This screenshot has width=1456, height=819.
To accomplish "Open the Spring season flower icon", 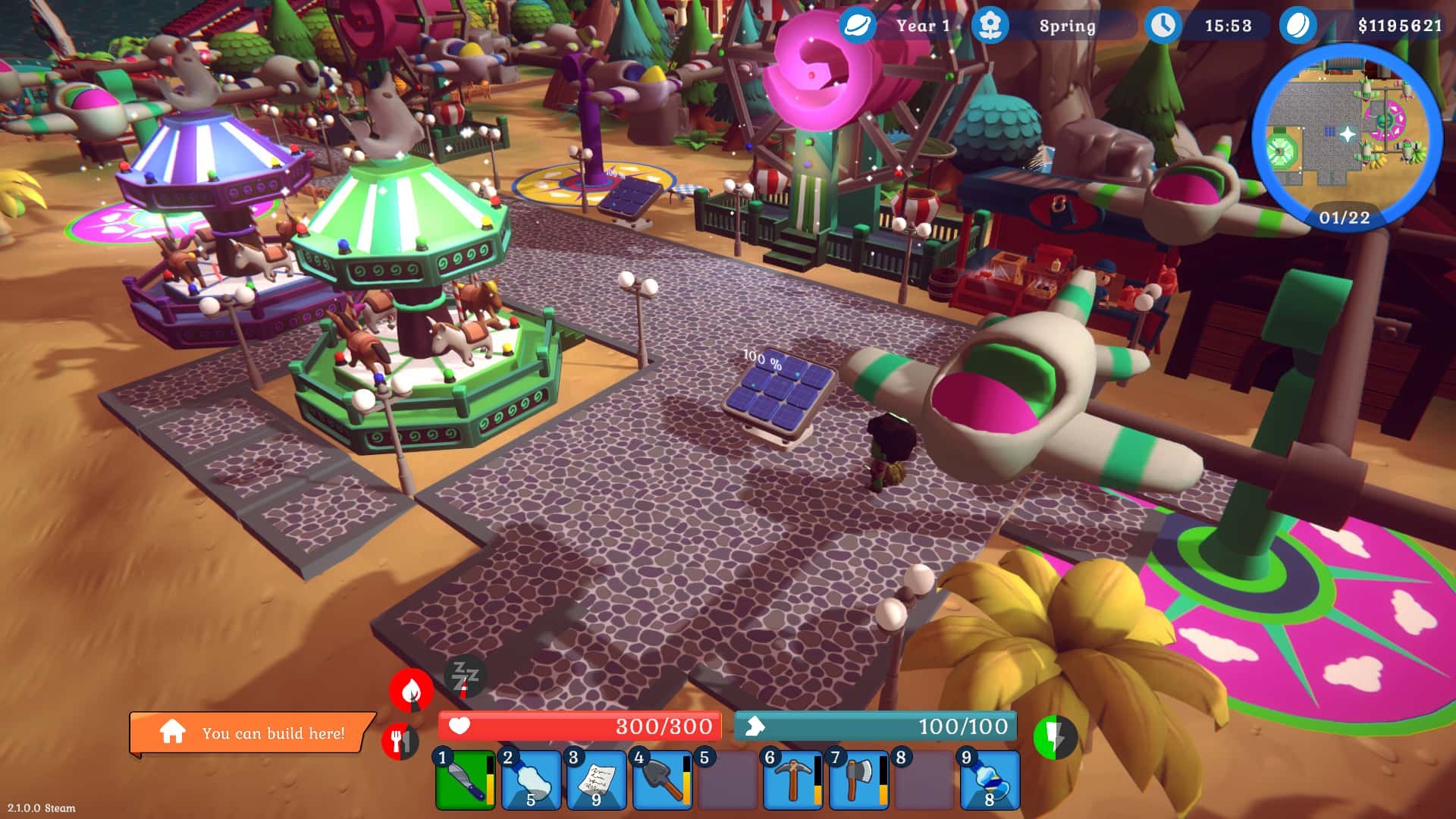I will pos(990,25).
